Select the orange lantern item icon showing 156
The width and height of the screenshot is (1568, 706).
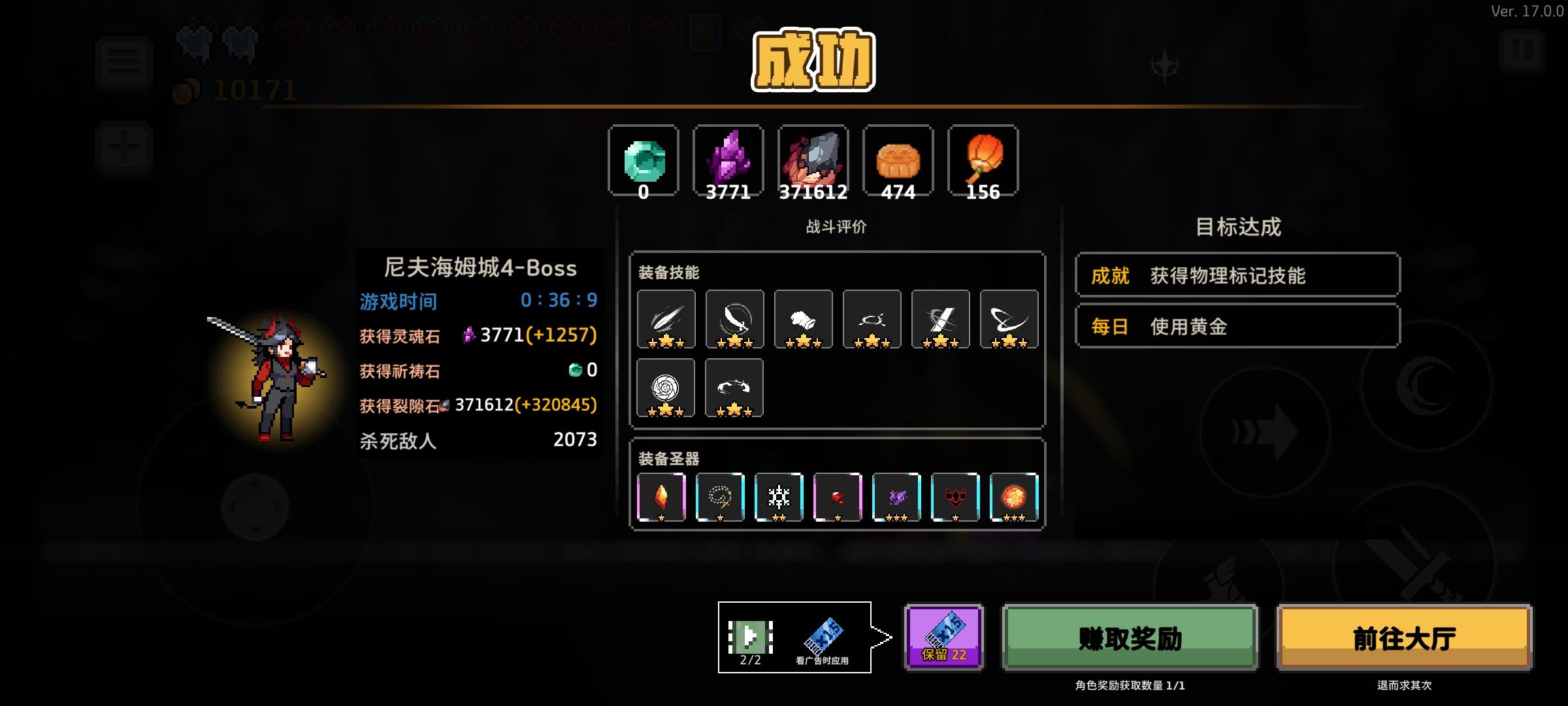coord(983,160)
